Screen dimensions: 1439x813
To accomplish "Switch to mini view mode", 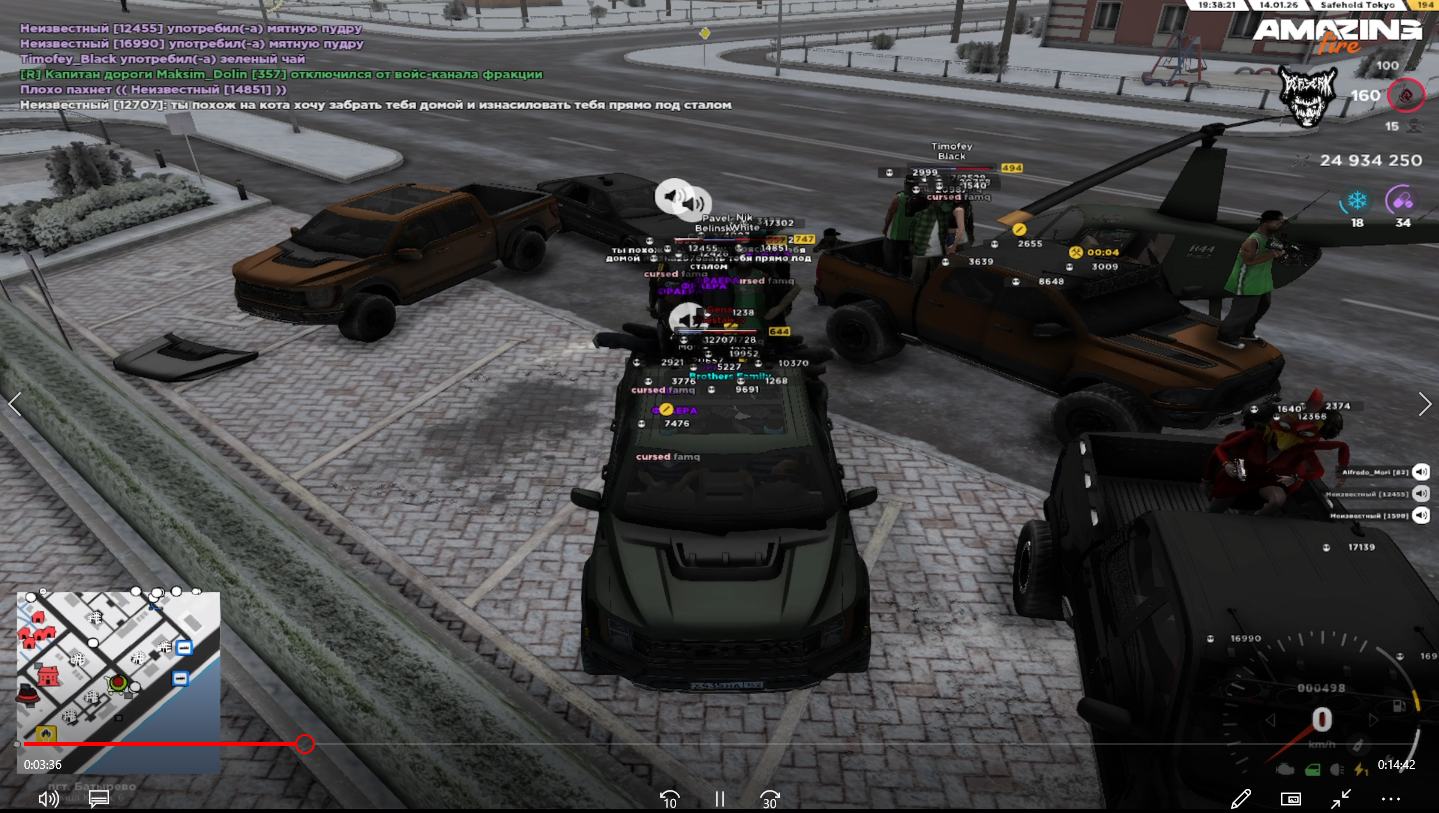I will coord(1291,799).
